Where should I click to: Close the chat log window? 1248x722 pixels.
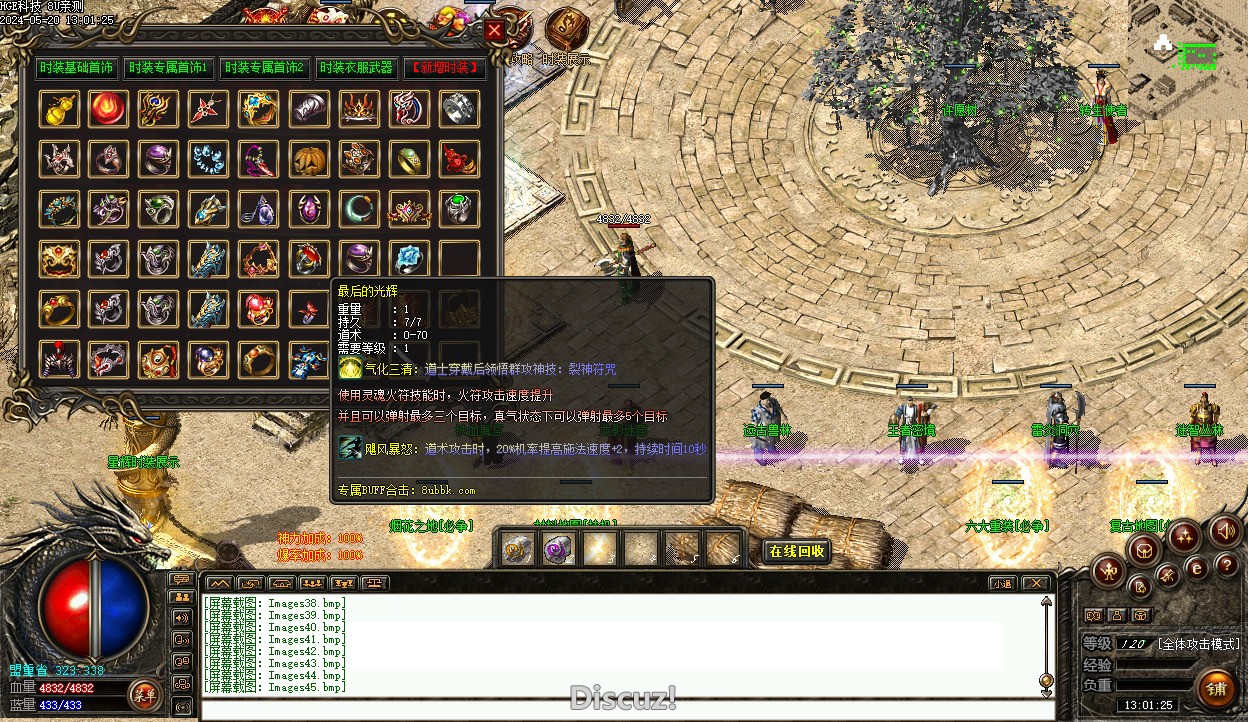click(x=1036, y=583)
